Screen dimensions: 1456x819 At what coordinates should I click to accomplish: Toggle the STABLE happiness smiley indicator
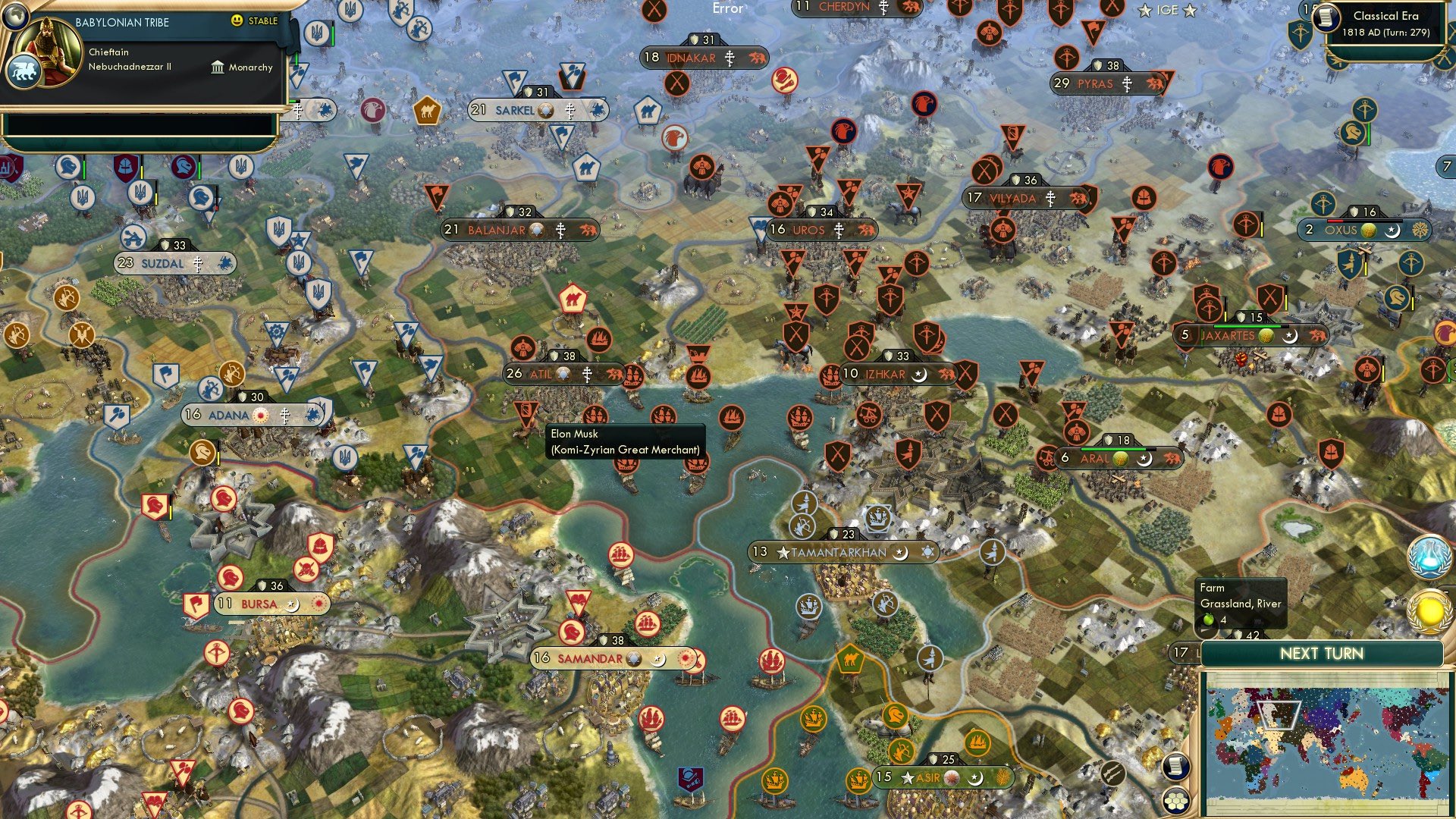(x=237, y=20)
